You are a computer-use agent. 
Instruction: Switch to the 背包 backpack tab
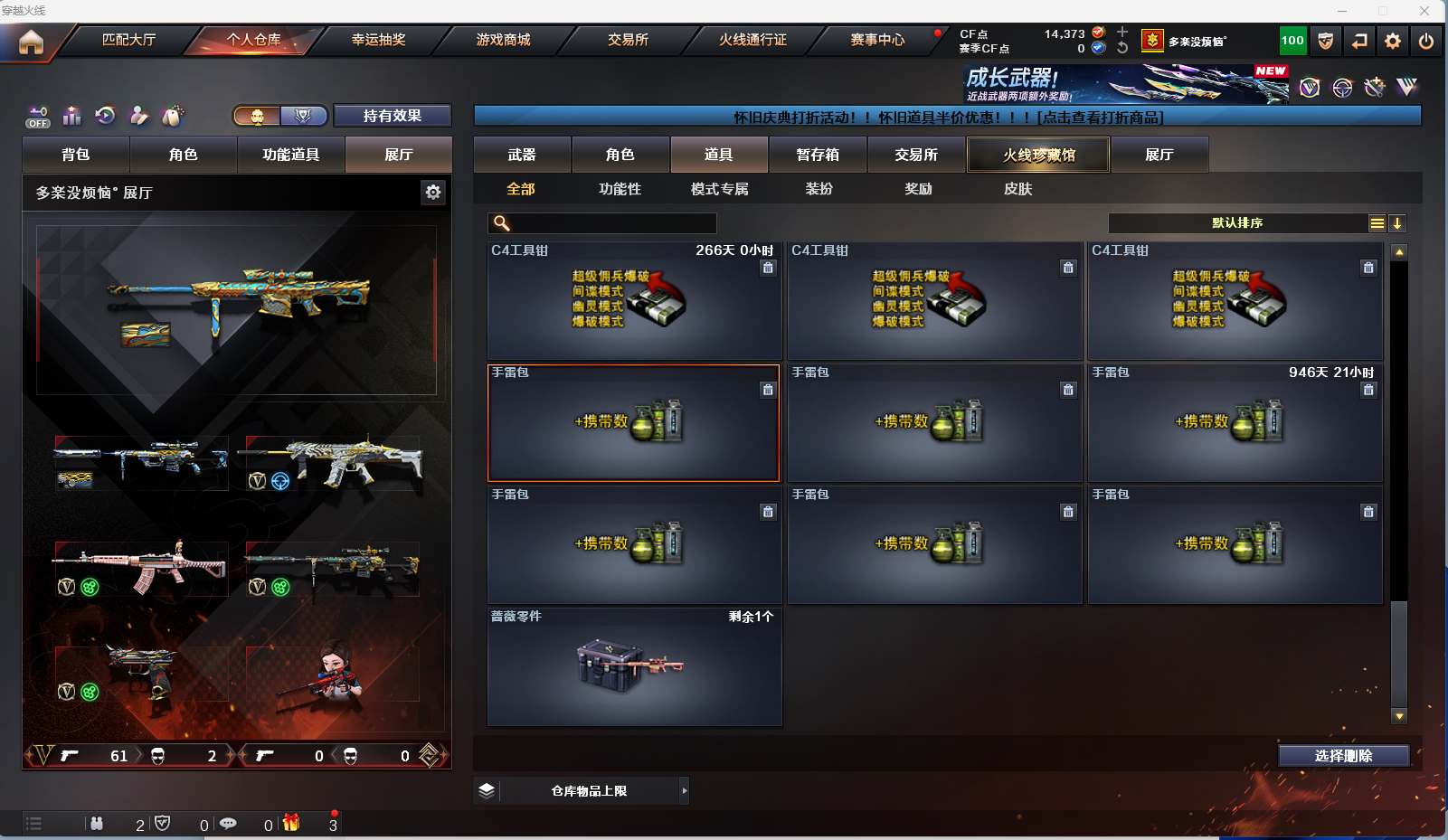tap(76, 155)
